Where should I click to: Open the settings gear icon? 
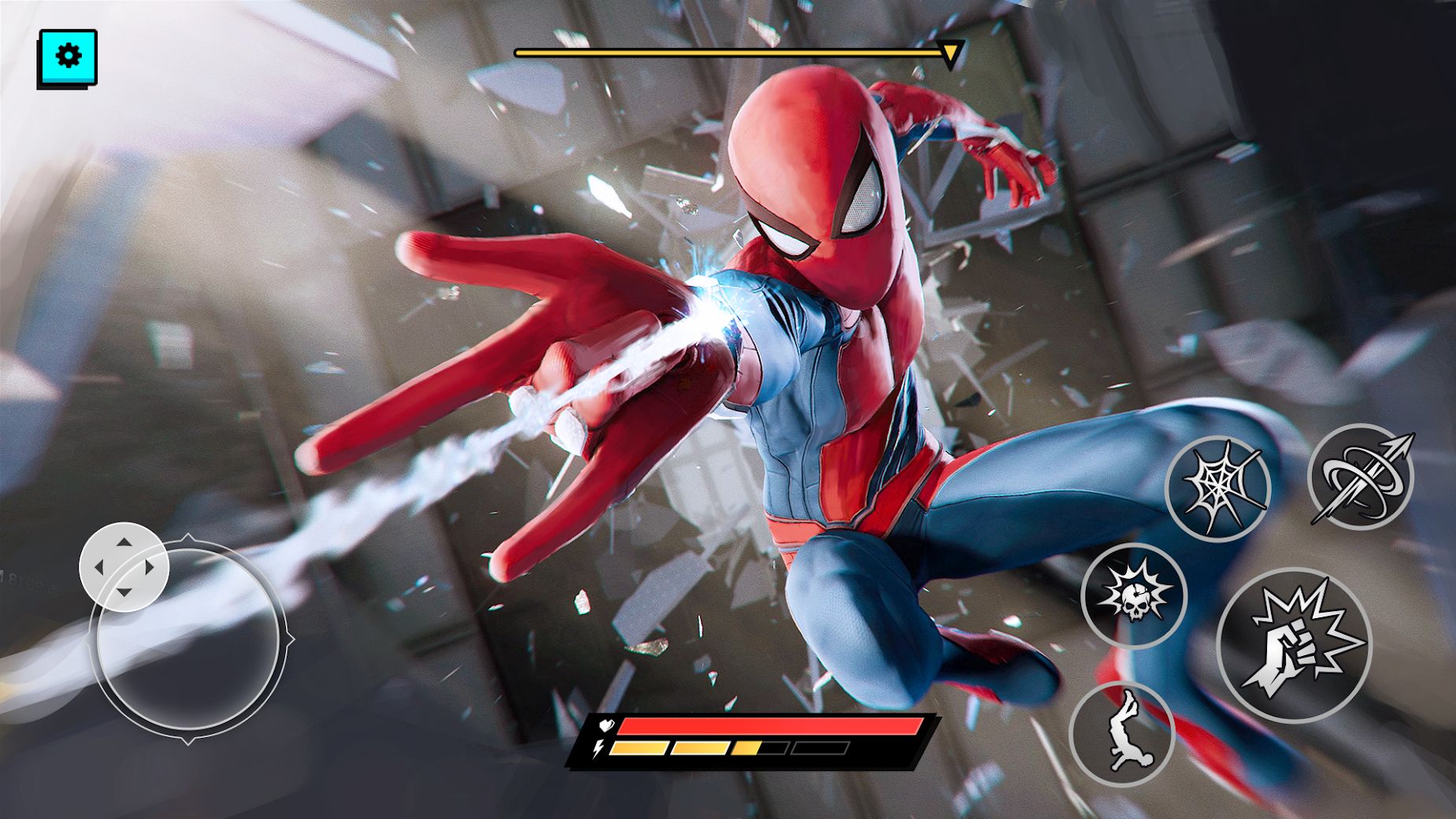68,55
